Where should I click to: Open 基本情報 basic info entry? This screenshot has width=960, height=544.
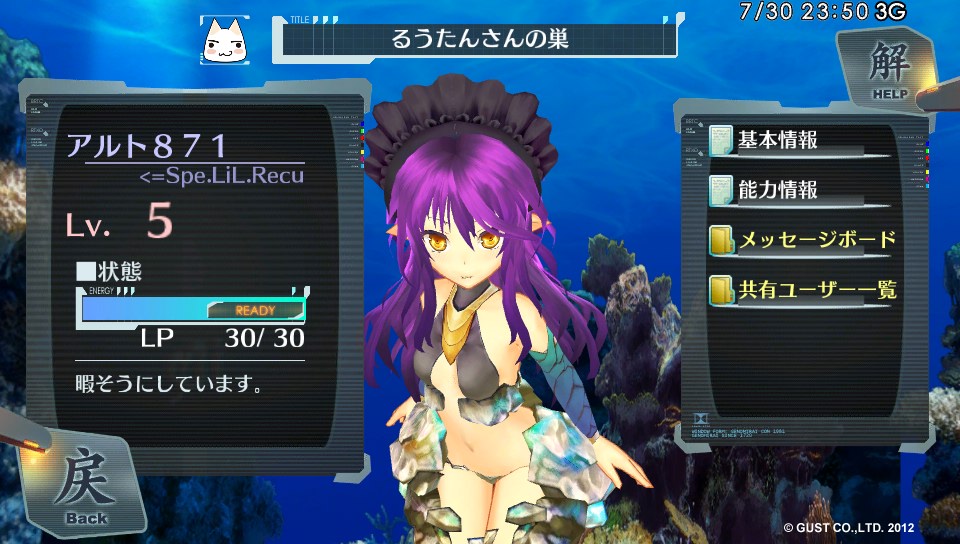tap(785, 139)
